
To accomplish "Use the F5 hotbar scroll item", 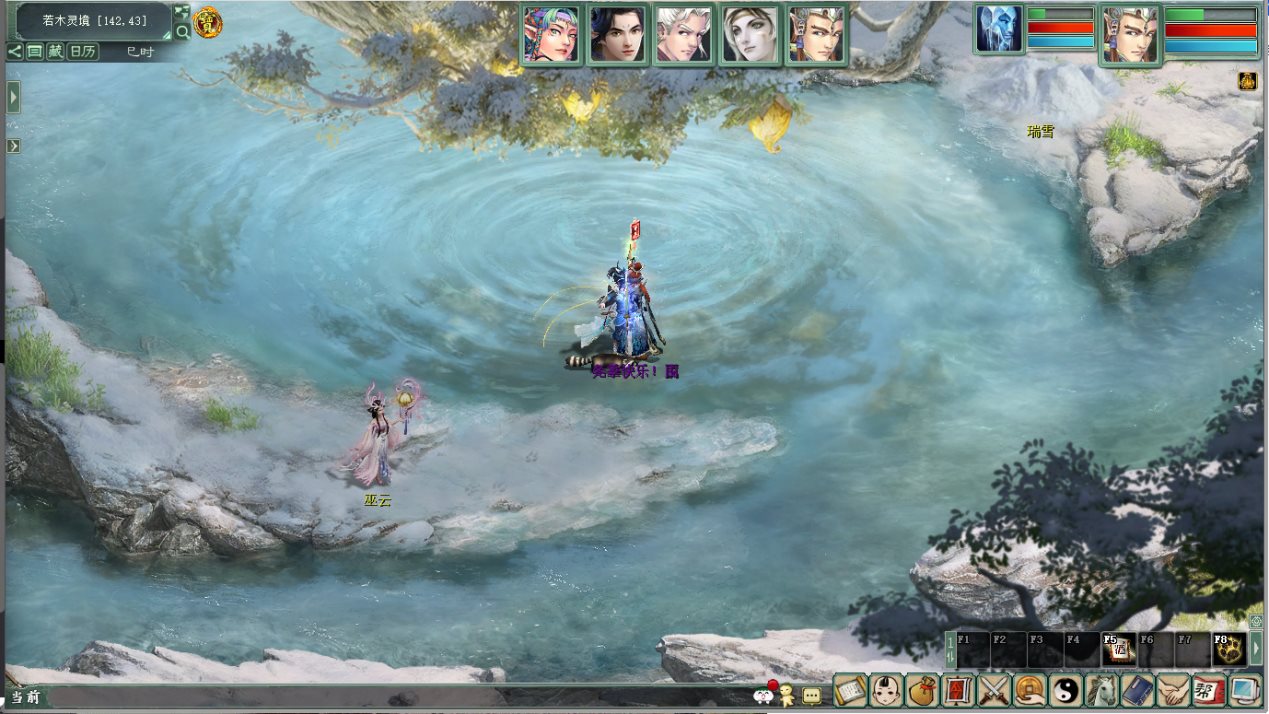I will [x=1118, y=650].
